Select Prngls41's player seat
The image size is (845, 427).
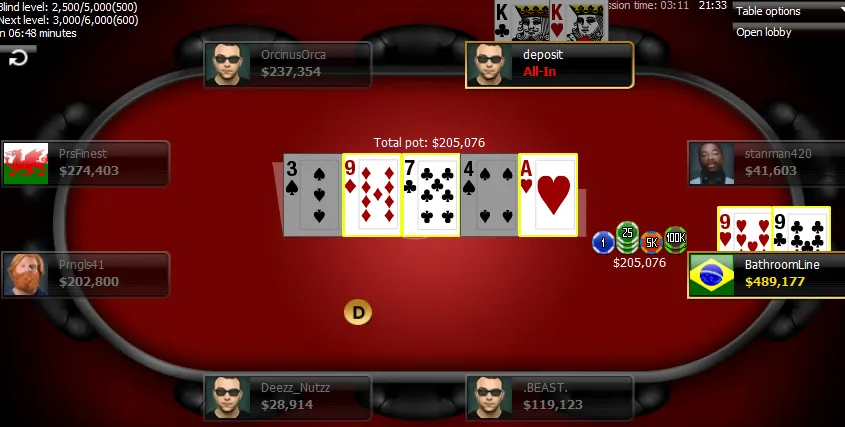(x=85, y=274)
